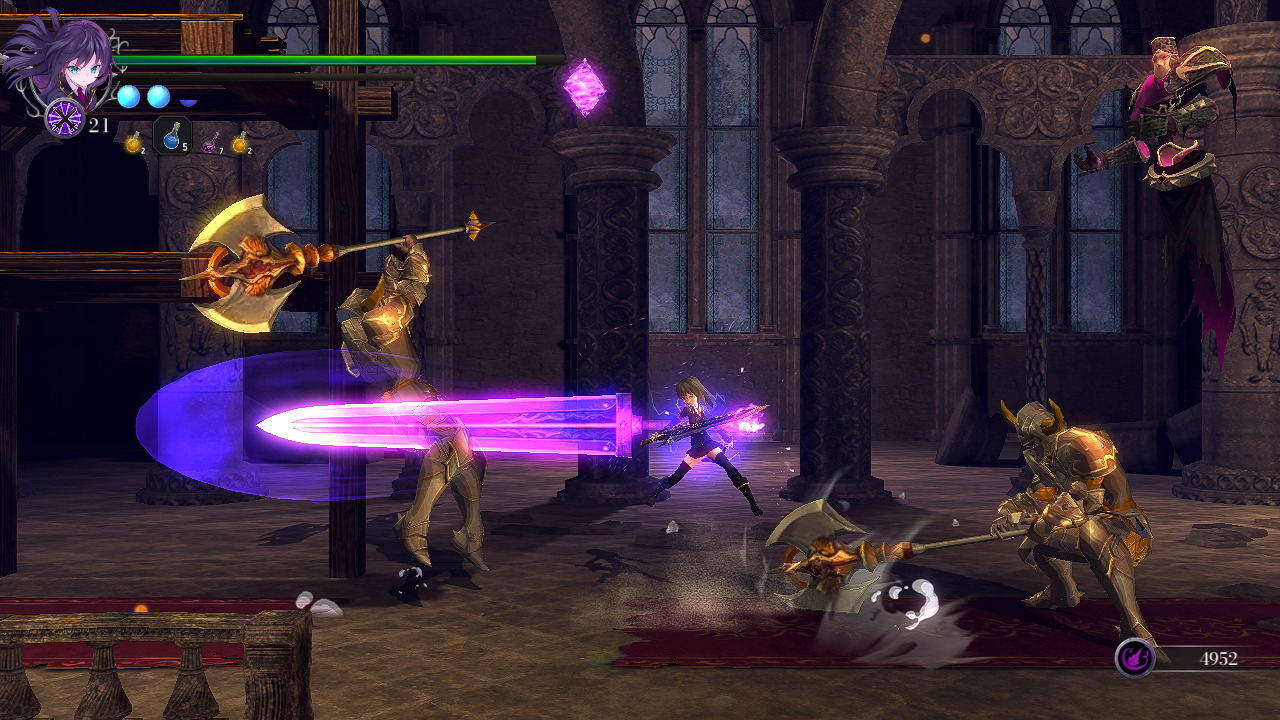Select the half-filled mana orb
This screenshot has width=1280, height=720.
(187, 101)
